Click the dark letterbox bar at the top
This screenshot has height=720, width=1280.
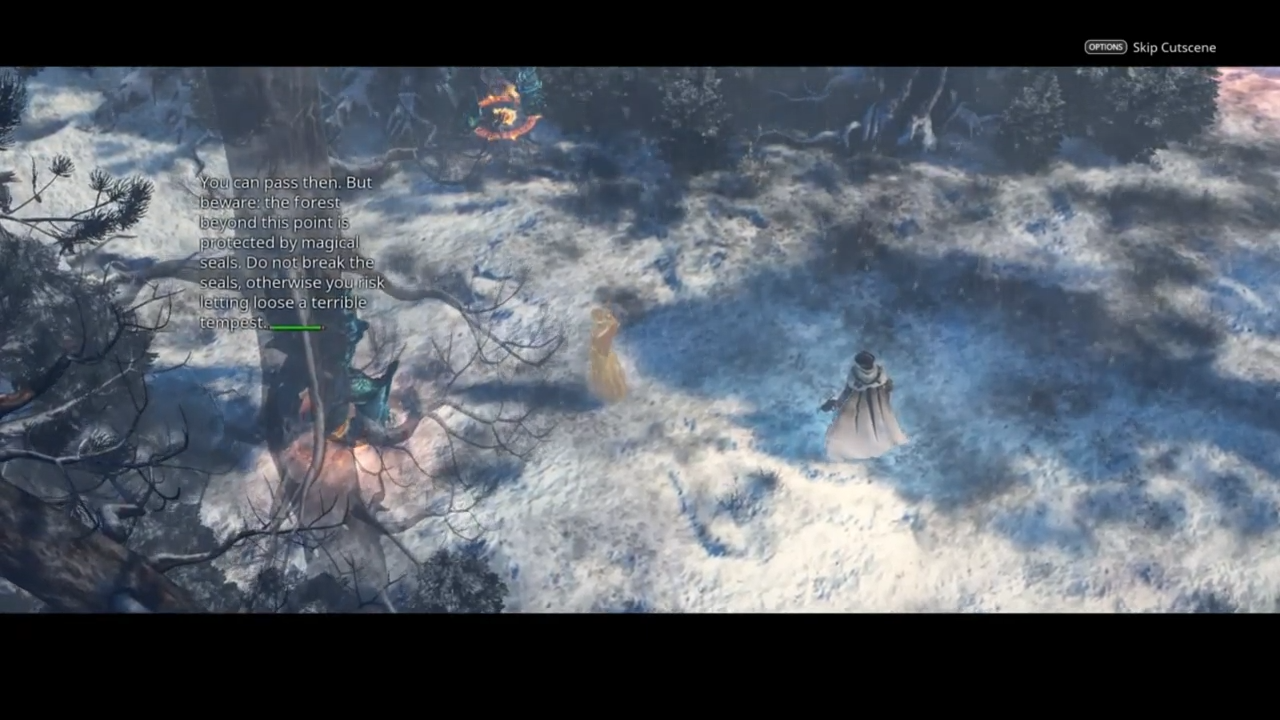coord(640,30)
